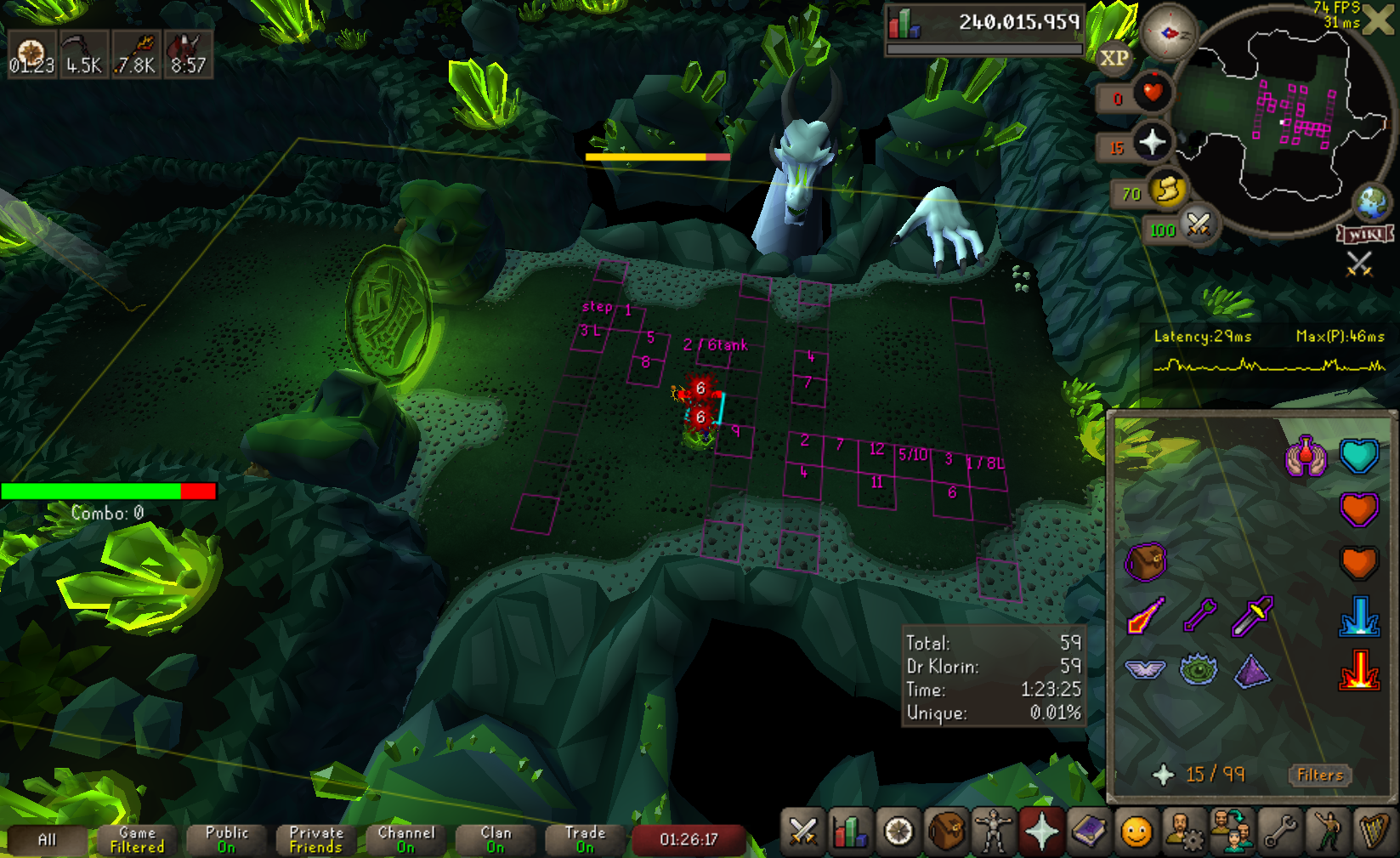Screen dimensions: 1400x858
Task: Select the Game Filtered chat tab
Action: [137, 839]
